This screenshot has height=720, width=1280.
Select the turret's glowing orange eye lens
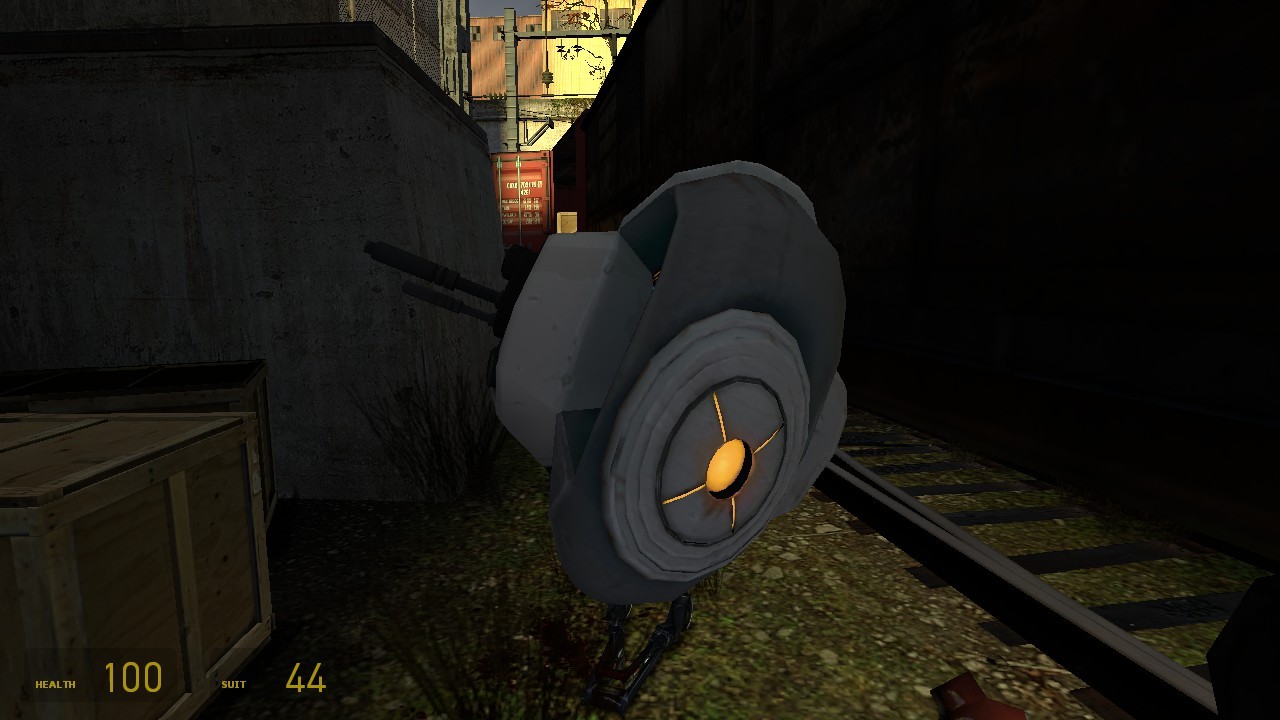(x=727, y=465)
